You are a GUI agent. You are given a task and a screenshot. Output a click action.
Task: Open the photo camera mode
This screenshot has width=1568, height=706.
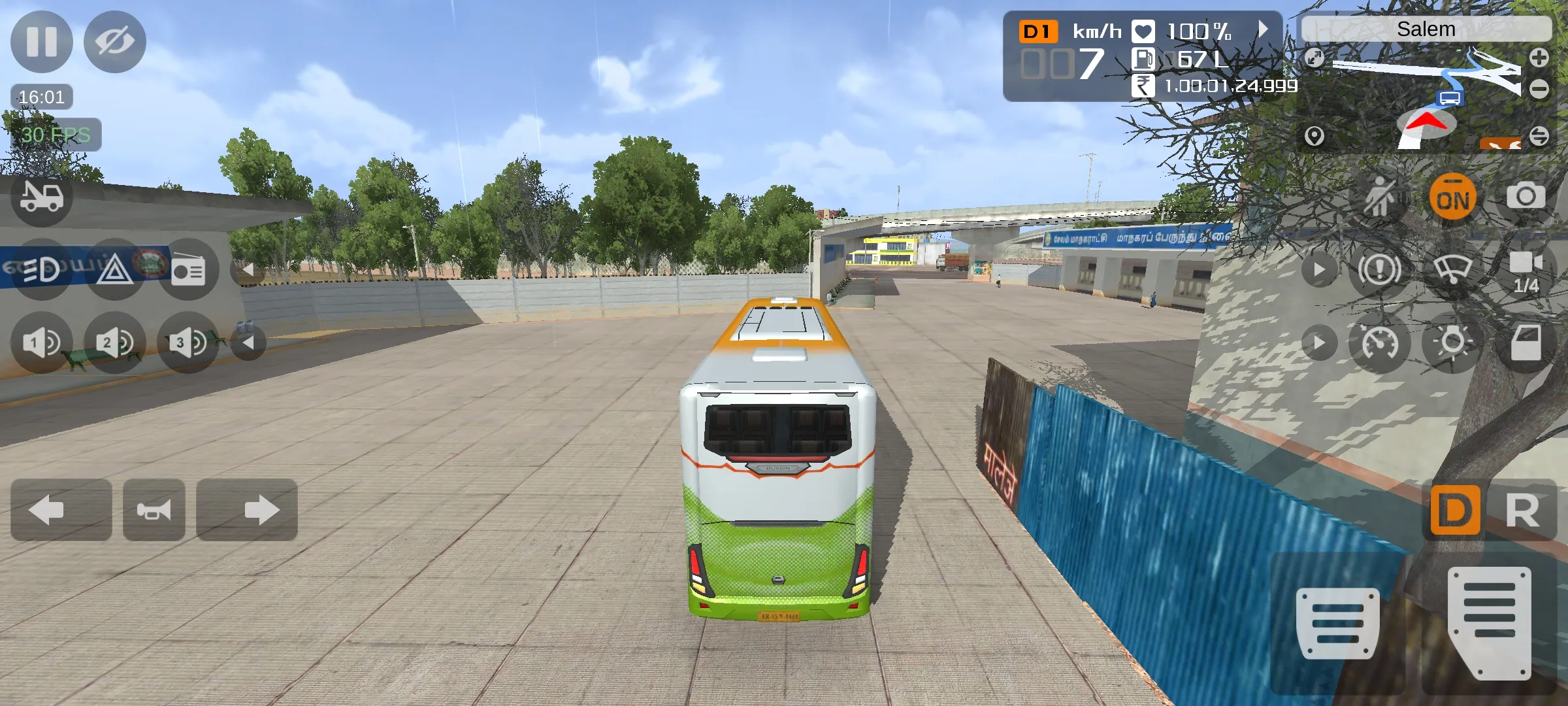coord(1526,196)
